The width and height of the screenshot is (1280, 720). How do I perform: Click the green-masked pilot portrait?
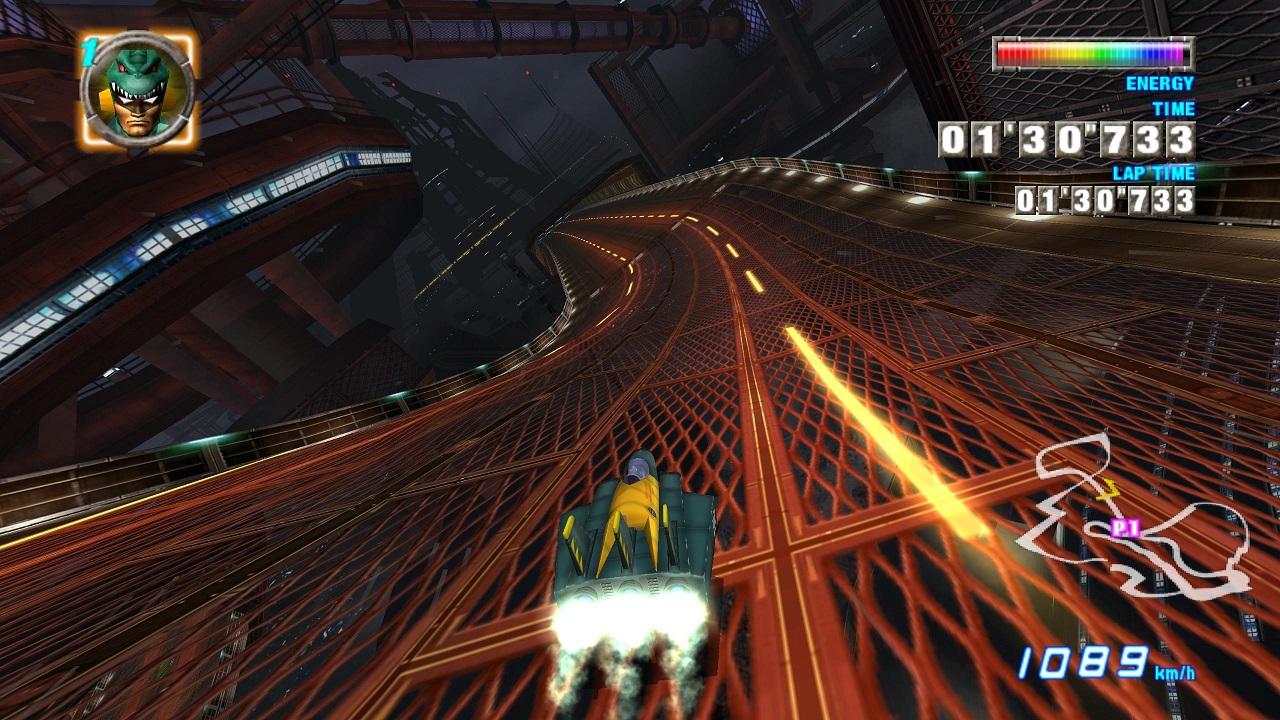(x=137, y=91)
